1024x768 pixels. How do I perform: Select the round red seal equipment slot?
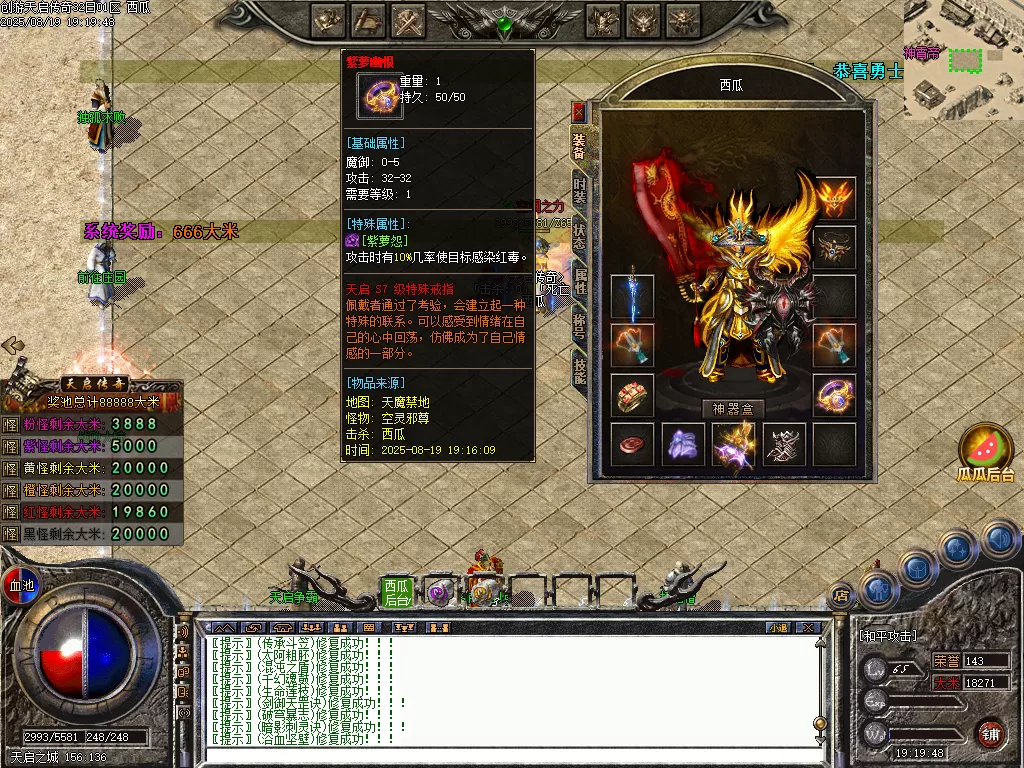[x=632, y=444]
